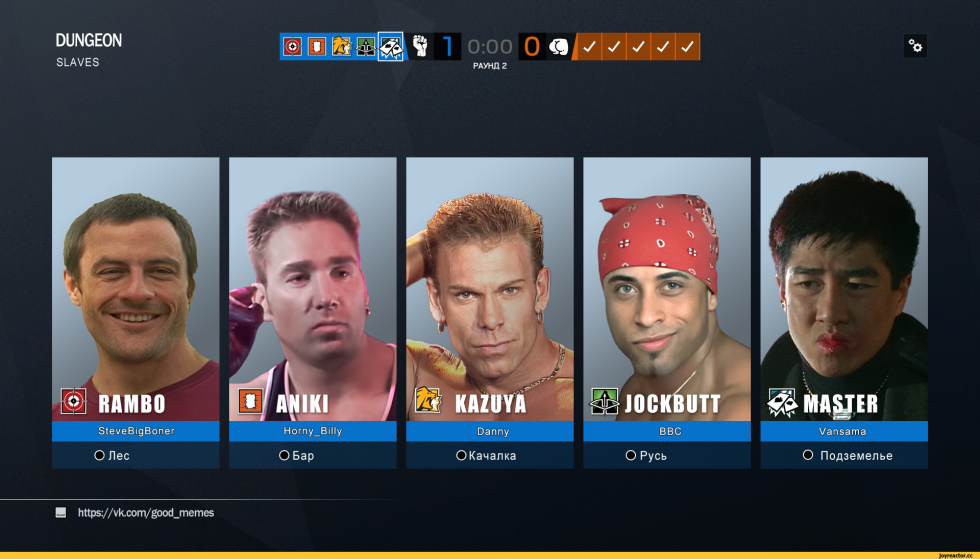Choose the Русь spawn option
The height and width of the screenshot is (559, 980).
[646, 456]
